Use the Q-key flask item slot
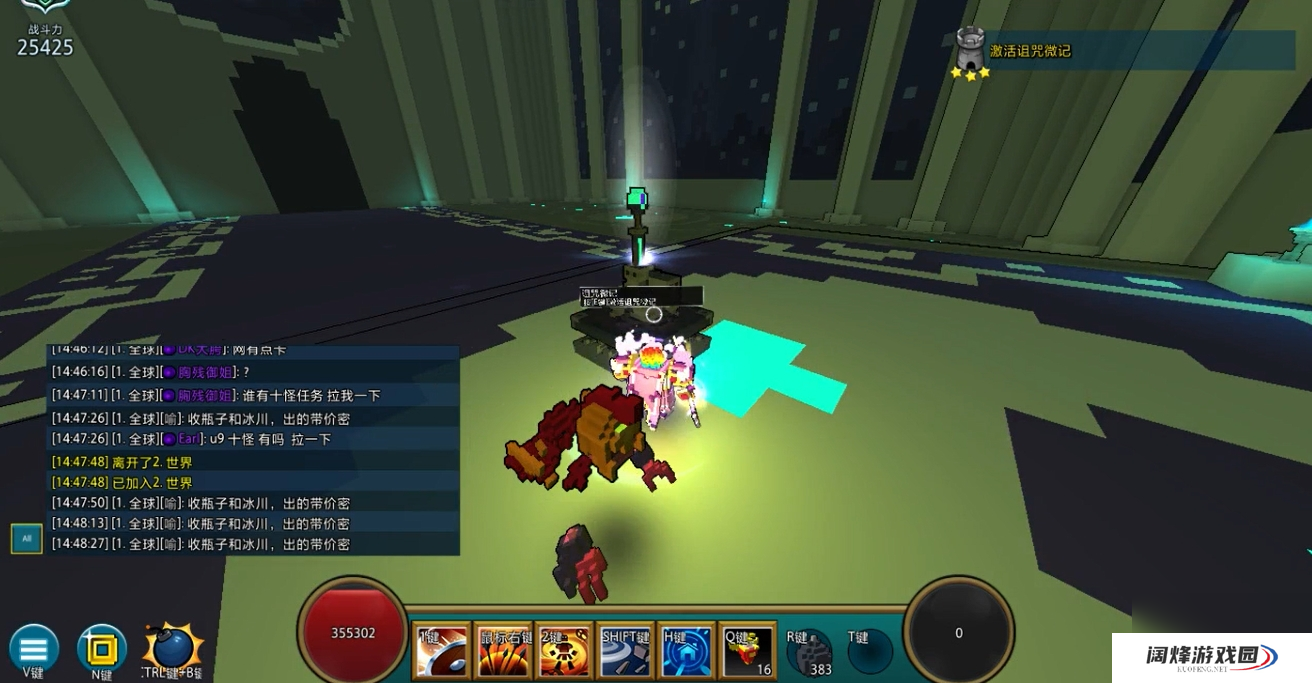The image size is (1312, 683). coord(748,652)
